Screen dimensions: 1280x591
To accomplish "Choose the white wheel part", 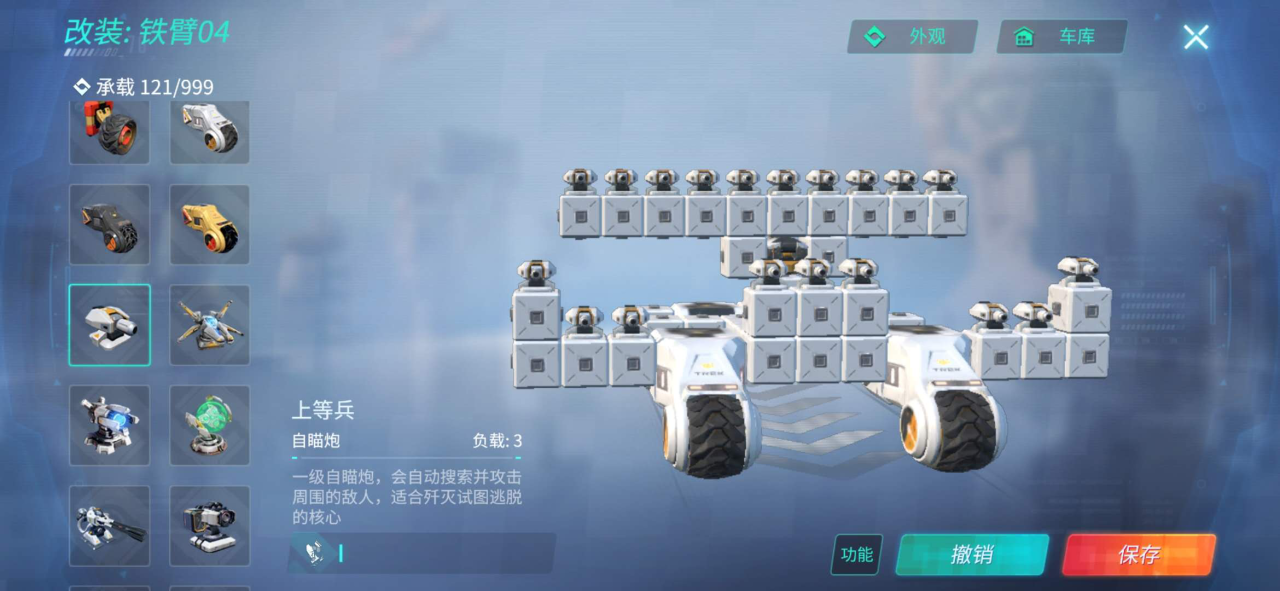I will (210, 130).
